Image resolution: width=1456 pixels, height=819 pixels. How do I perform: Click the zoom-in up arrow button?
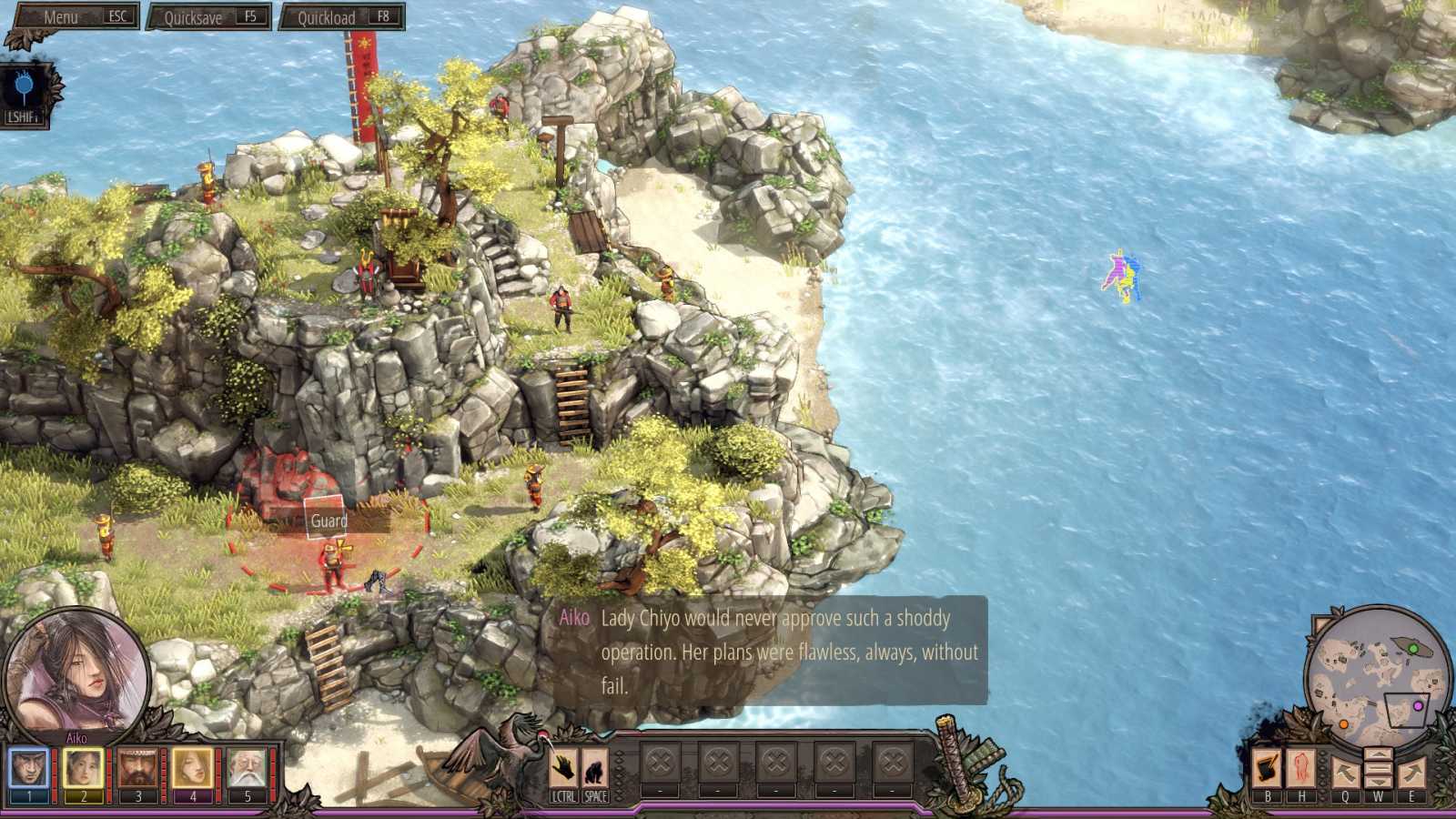point(1379,754)
